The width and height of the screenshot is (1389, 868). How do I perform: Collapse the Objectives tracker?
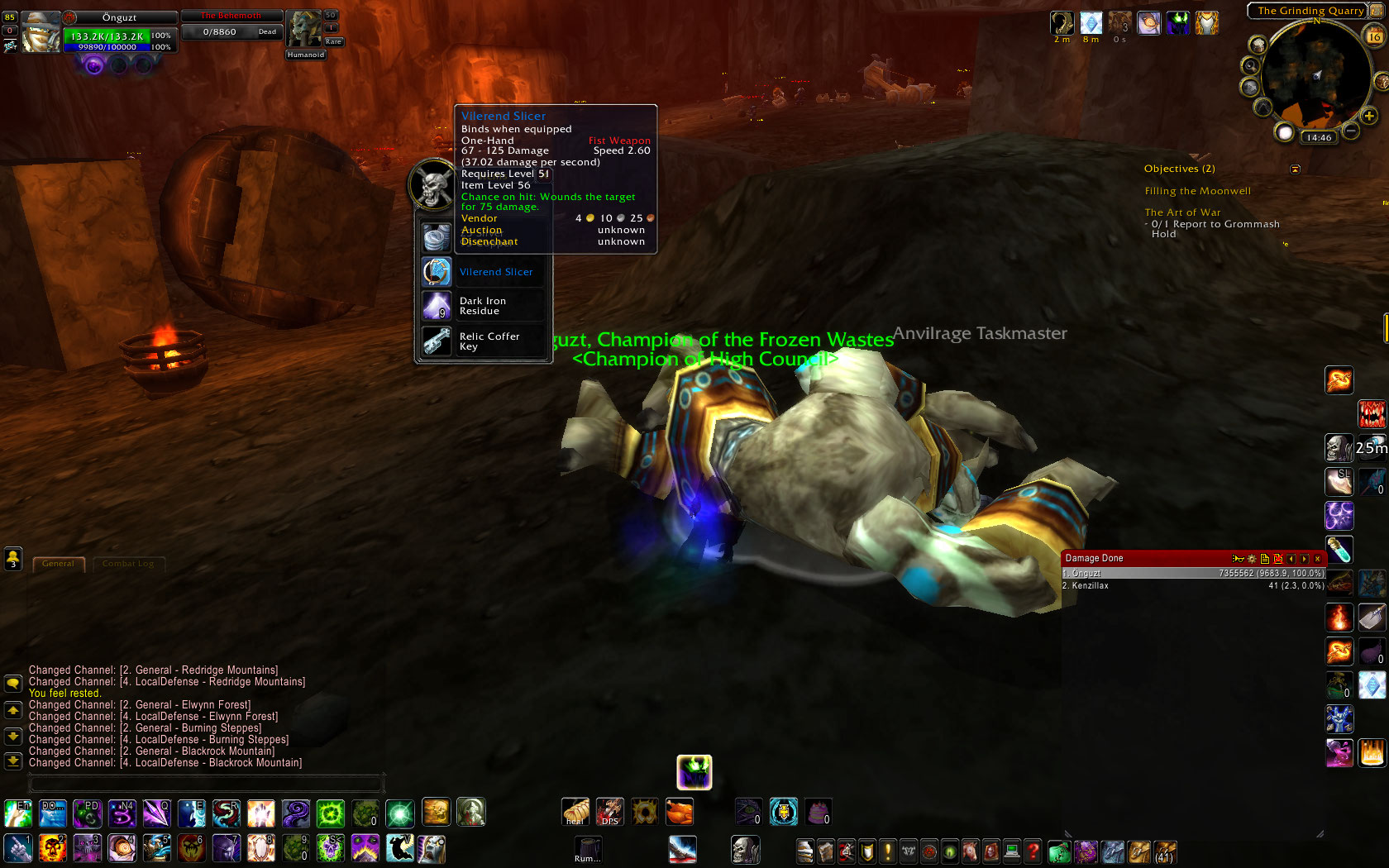[1295, 169]
